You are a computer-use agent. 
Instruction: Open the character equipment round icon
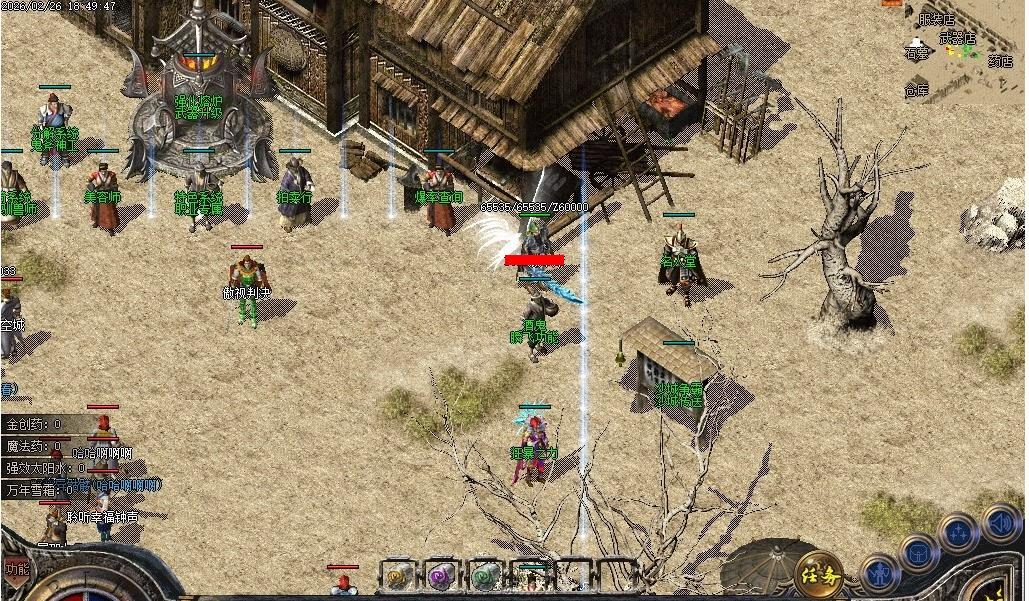coord(880,574)
